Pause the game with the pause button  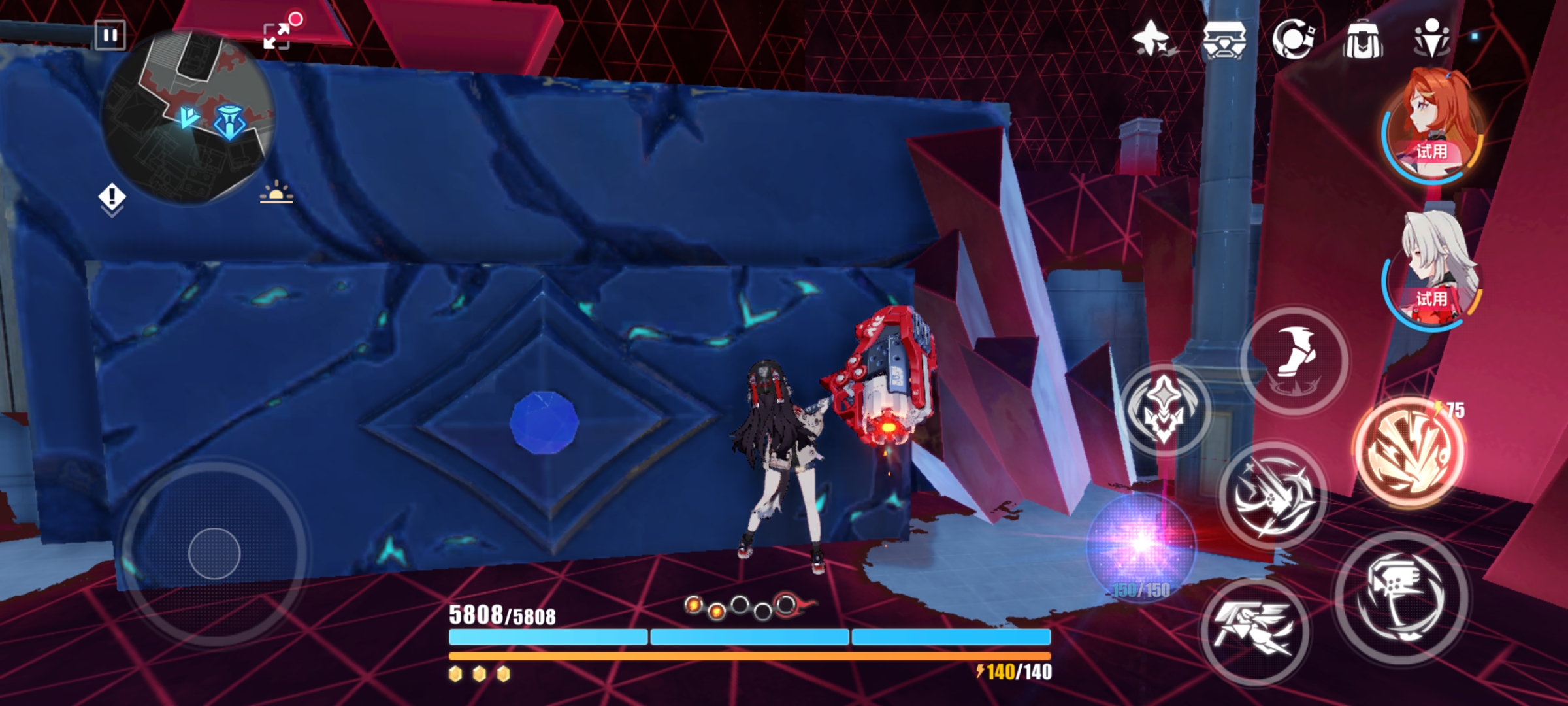click(110, 35)
